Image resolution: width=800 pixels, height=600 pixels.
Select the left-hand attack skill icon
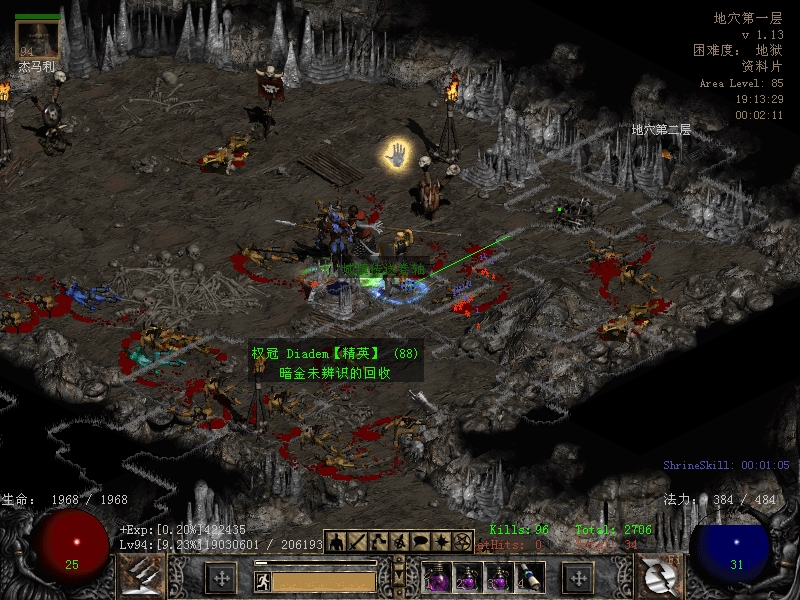click(142, 577)
